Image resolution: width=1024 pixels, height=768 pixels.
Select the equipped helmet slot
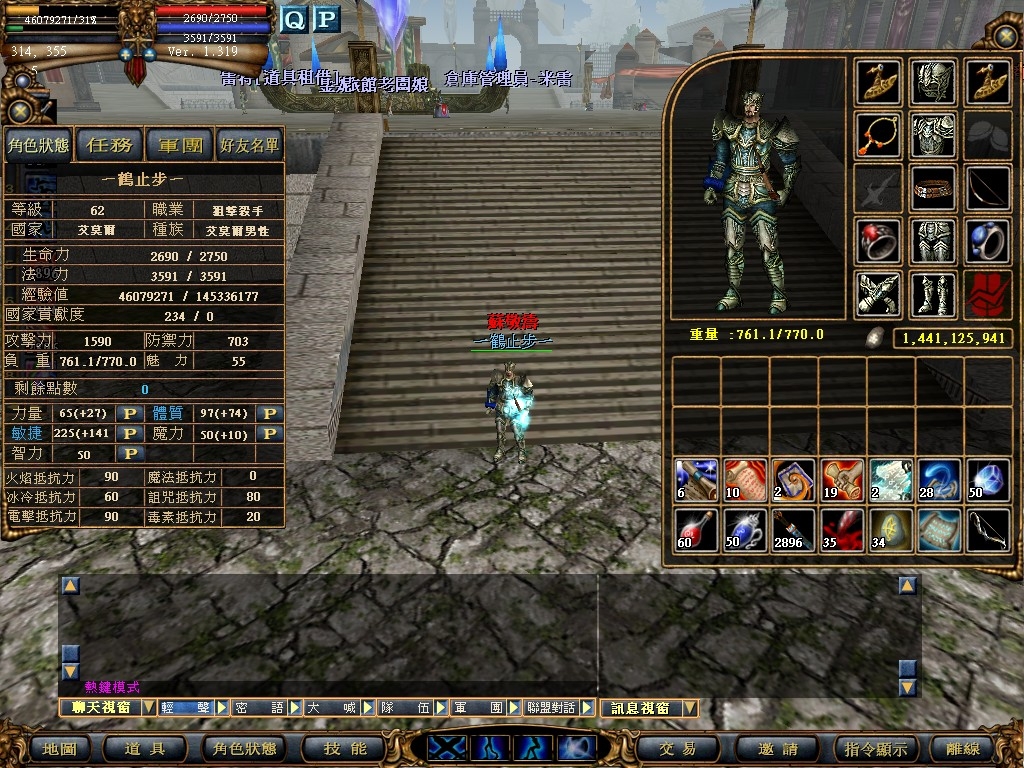click(x=933, y=82)
